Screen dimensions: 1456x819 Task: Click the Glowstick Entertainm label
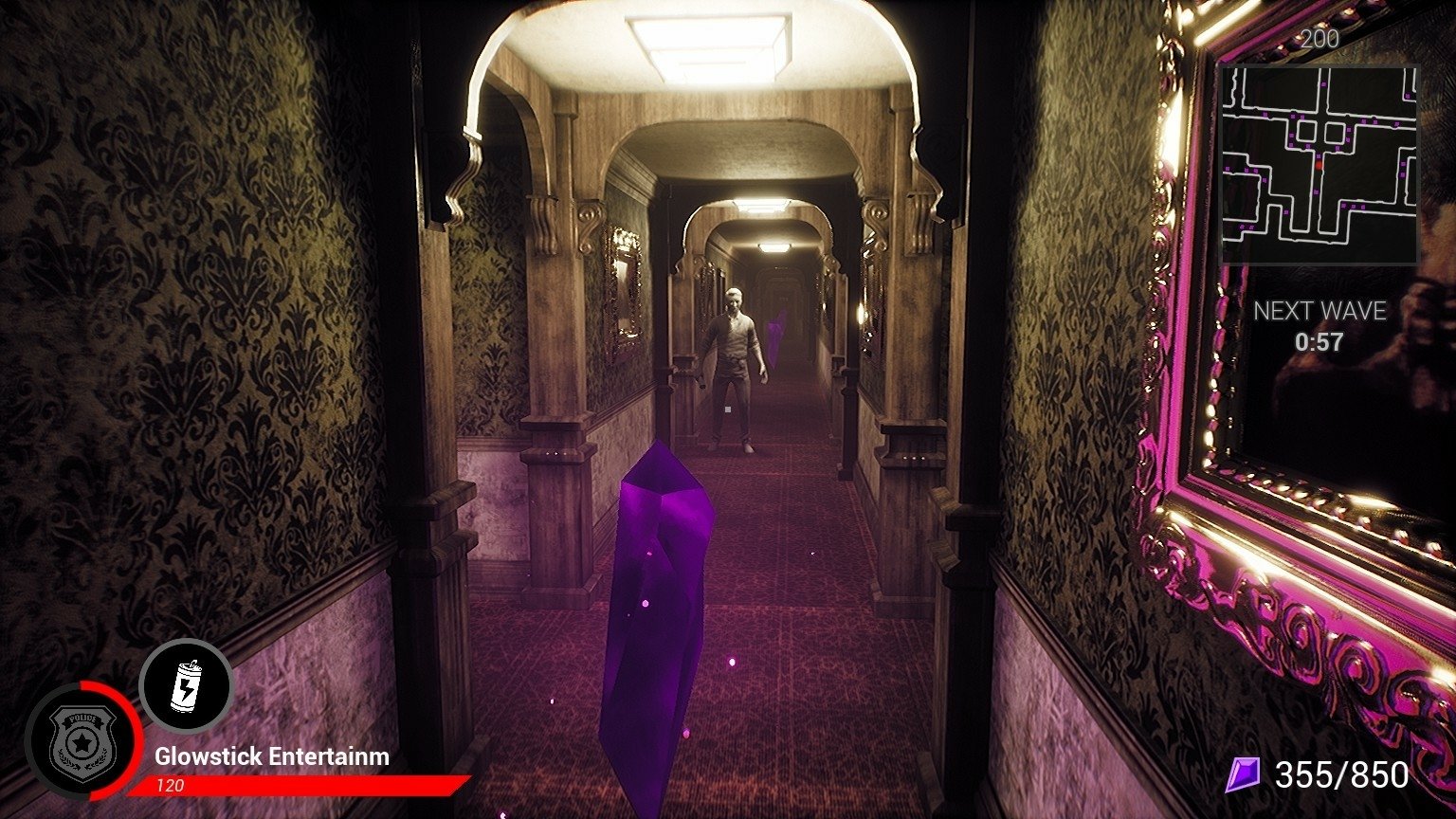coord(270,756)
